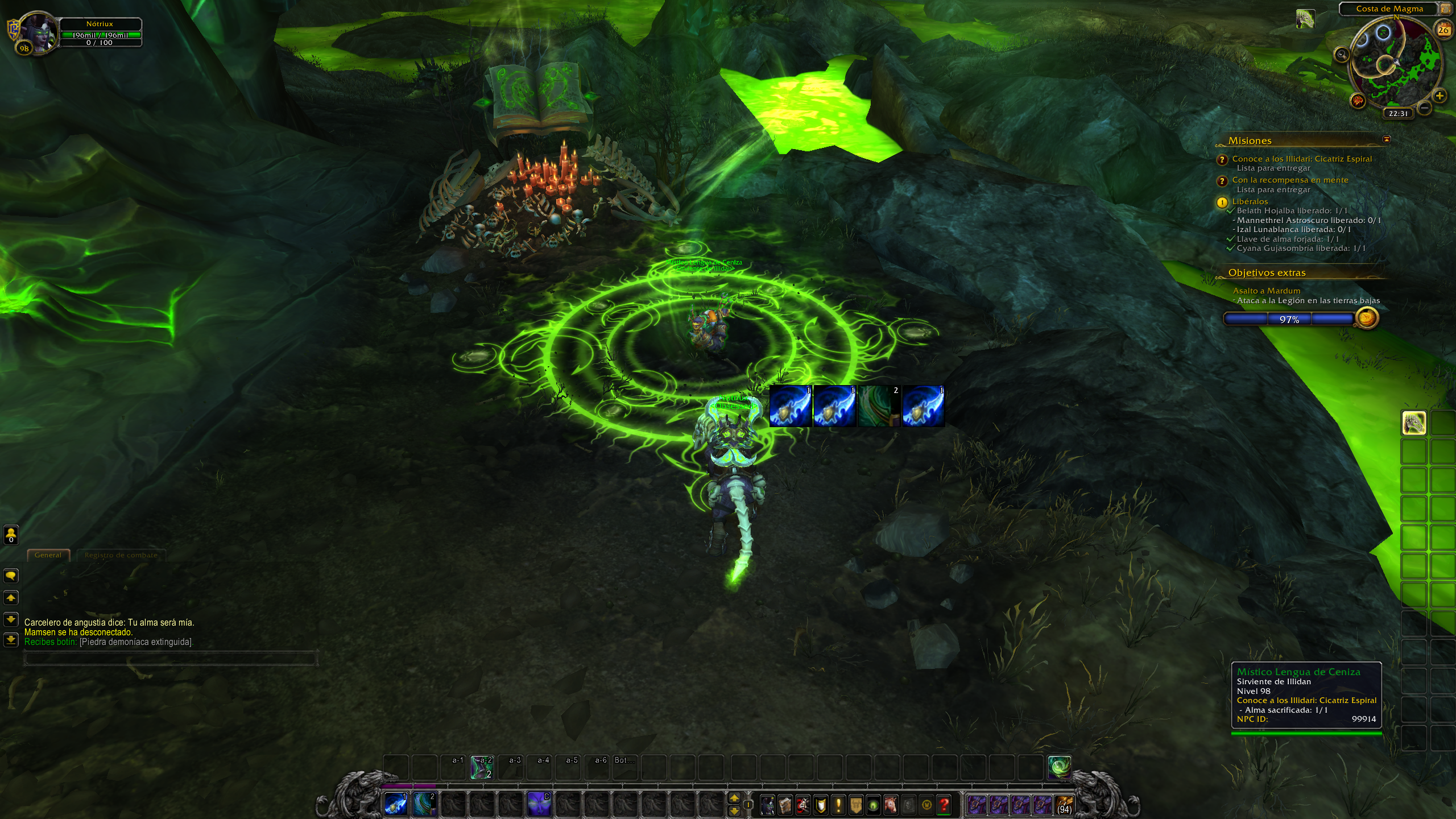Open the red question mark help button
Viewport: 1456px width, 819px height.
[944, 805]
